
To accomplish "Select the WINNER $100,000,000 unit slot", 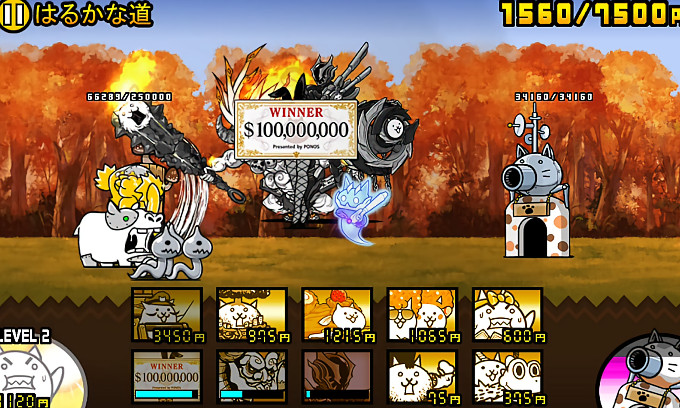I will tap(167, 376).
